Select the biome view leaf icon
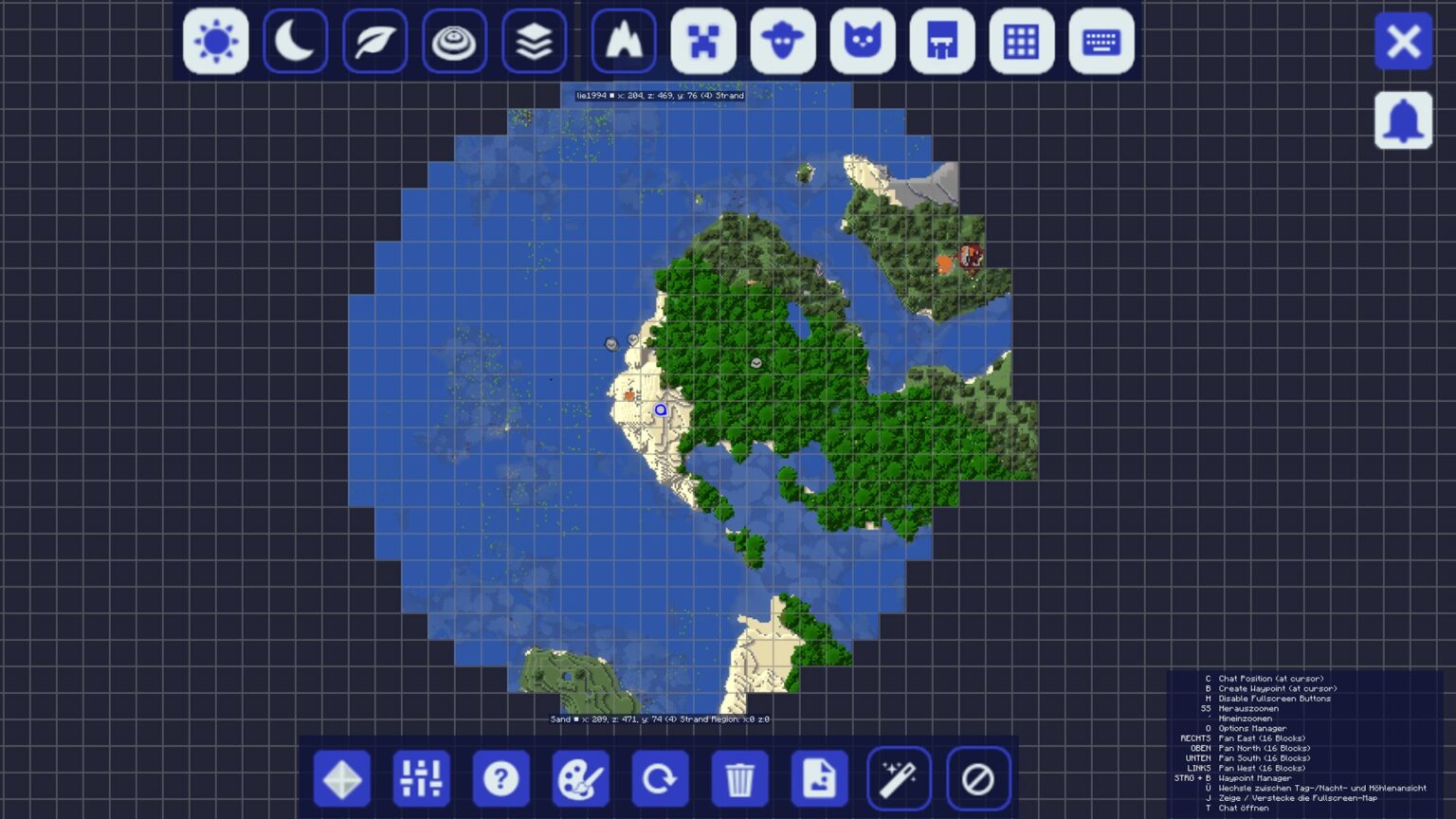1456x819 pixels. pos(374,42)
